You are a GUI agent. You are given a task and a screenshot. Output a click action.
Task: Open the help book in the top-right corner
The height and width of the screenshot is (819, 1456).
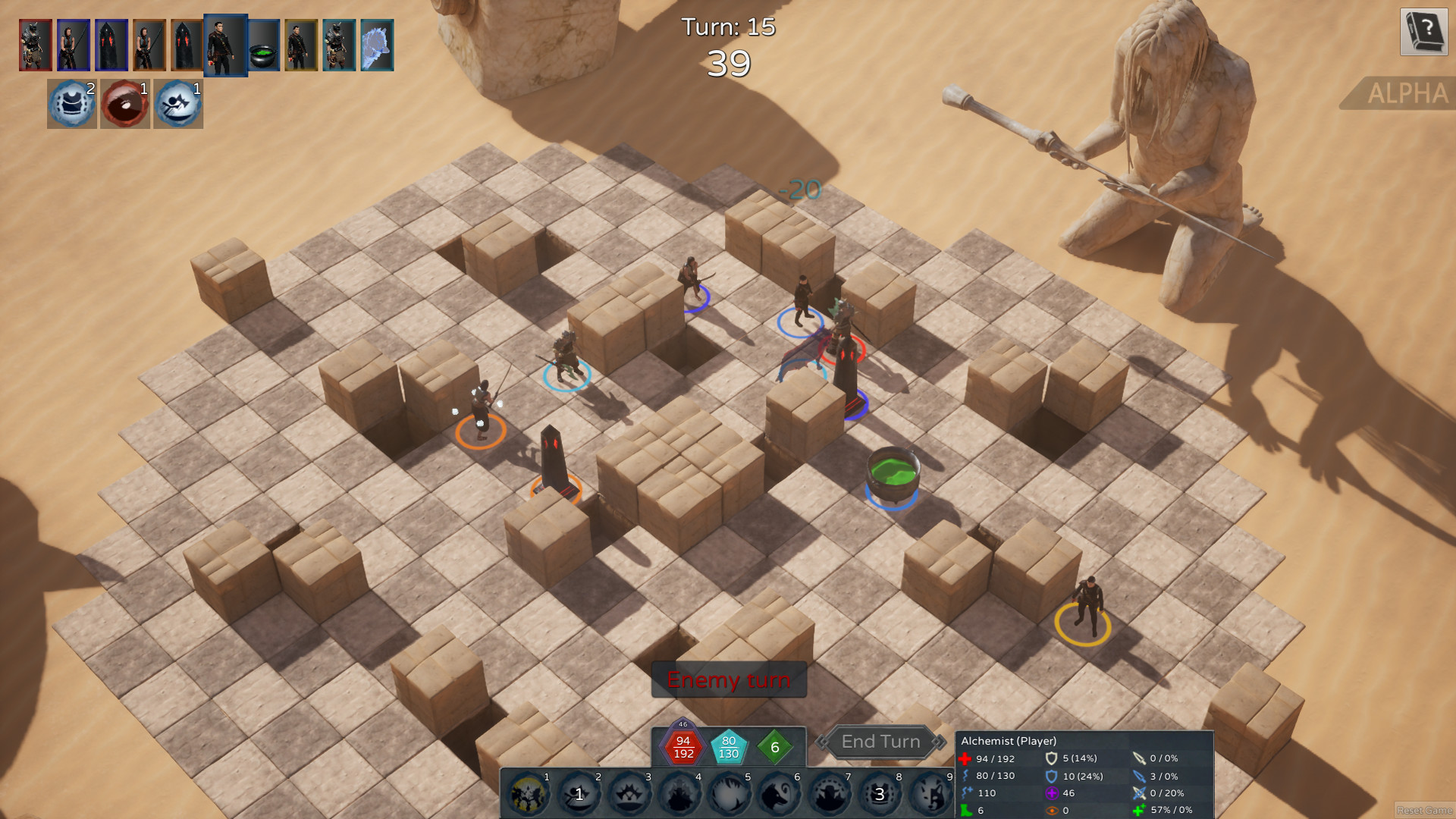[x=1424, y=33]
